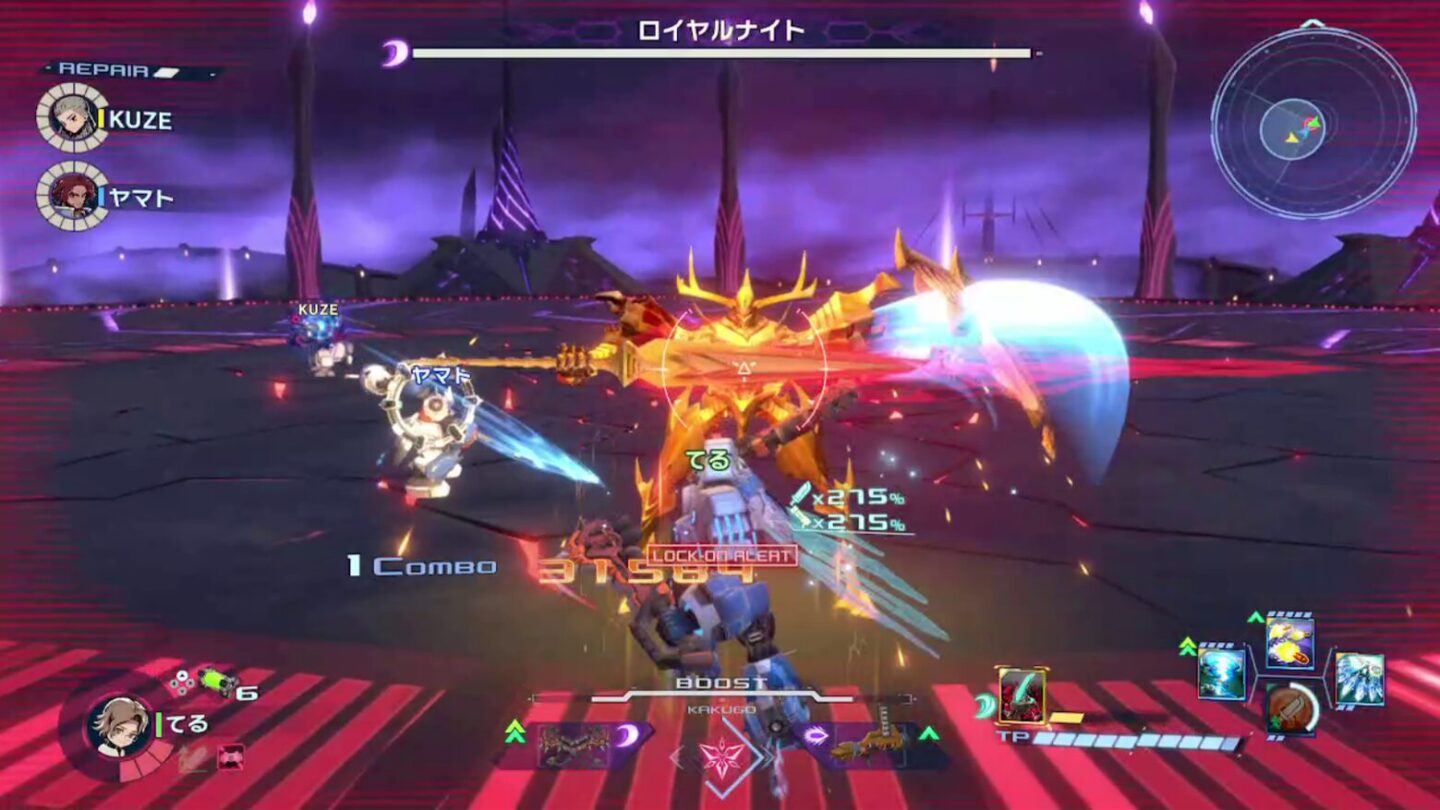Expand the right chevron of the KAKUGO emblem
Image resolution: width=1440 pixels, height=810 pixels.
coord(768,755)
